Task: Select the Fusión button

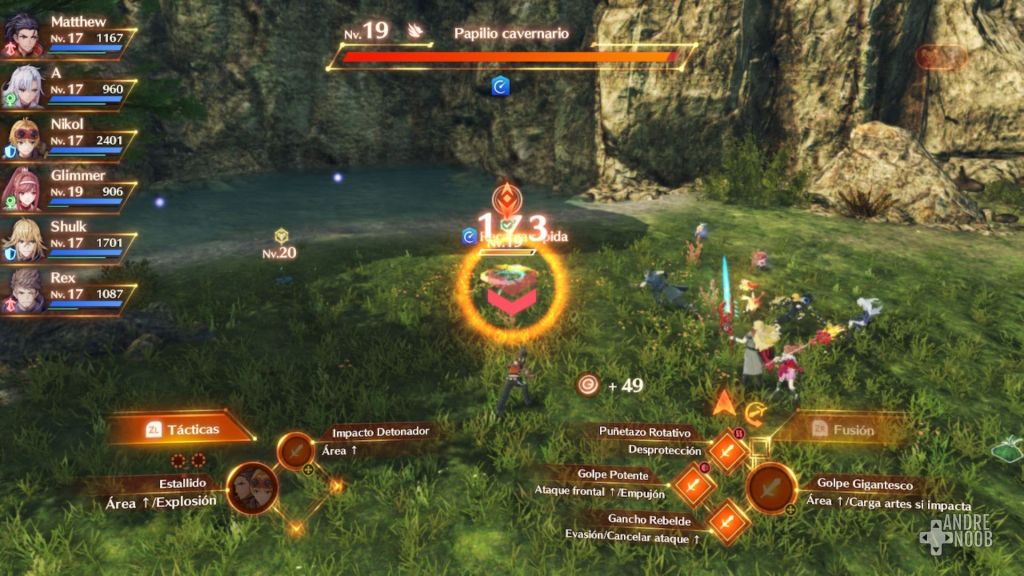Action: click(840, 430)
